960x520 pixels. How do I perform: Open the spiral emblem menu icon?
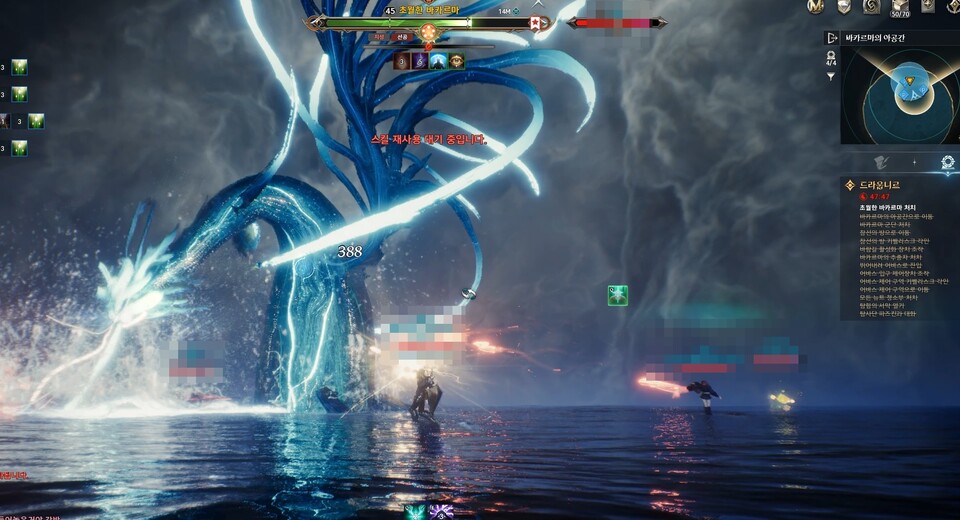871,7
